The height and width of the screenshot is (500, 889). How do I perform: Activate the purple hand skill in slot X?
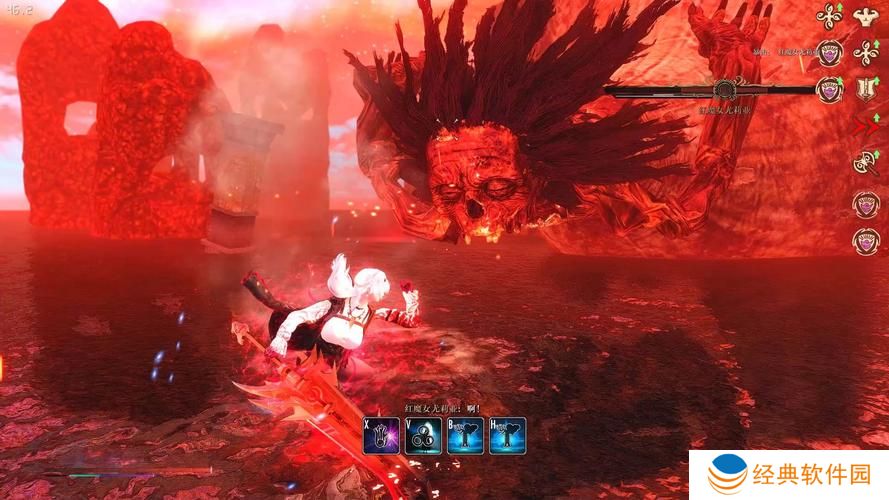(x=381, y=436)
